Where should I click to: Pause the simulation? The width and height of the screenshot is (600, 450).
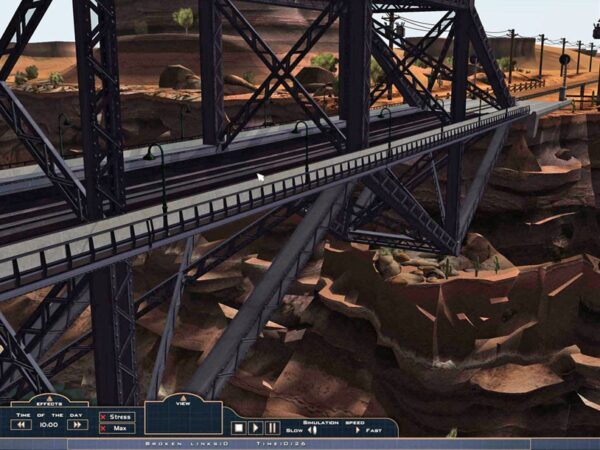[272, 428]
